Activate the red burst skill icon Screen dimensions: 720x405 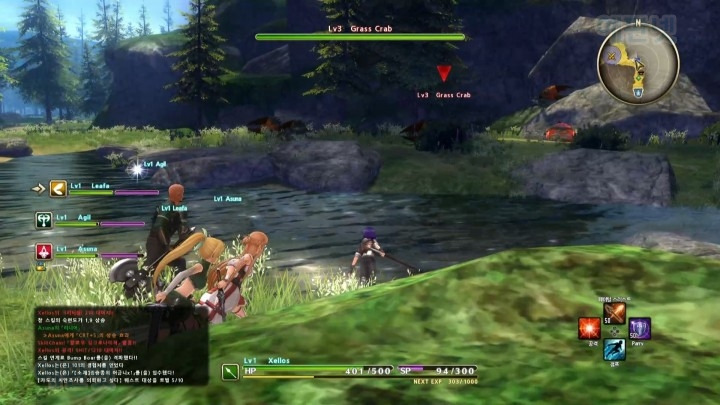click(x=589, y=328)
